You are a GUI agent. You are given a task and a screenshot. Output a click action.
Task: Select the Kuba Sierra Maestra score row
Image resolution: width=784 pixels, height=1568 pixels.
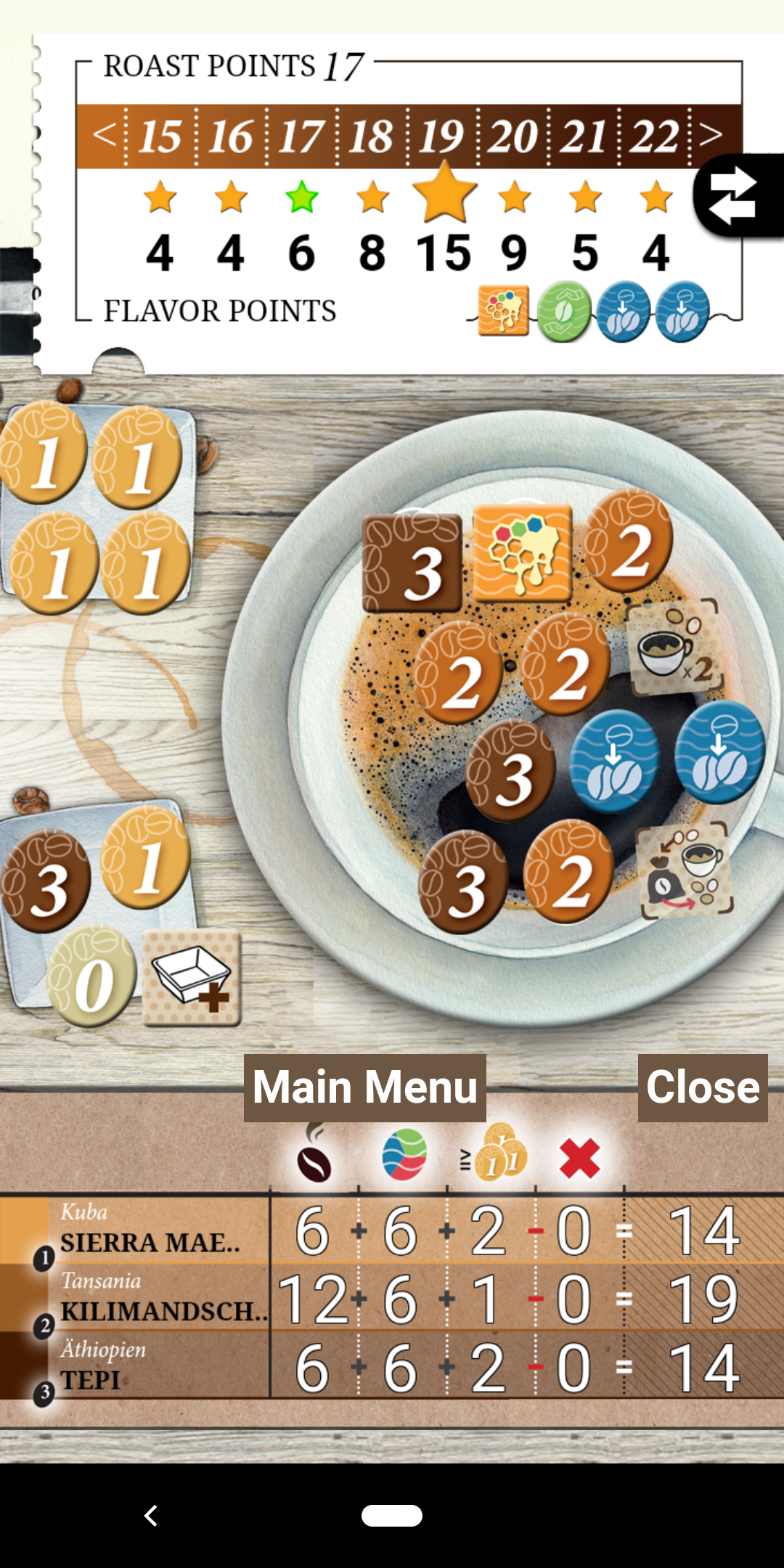(392, 1231)
